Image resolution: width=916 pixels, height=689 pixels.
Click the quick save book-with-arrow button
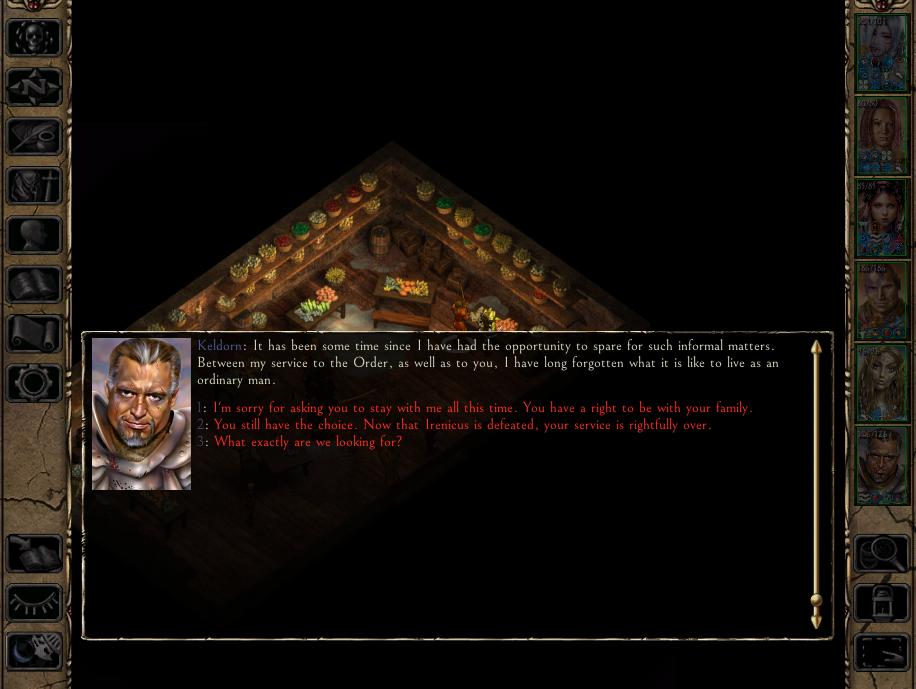click(35, 553)
